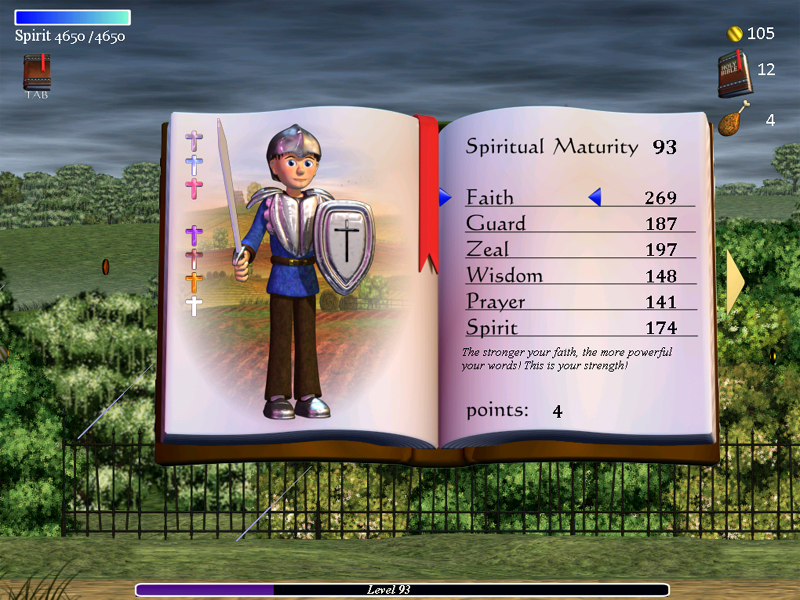Image resolution: width=800 pixels, height=600 pixels.
Task: Select the drumstick food icon
Action: 732,121
